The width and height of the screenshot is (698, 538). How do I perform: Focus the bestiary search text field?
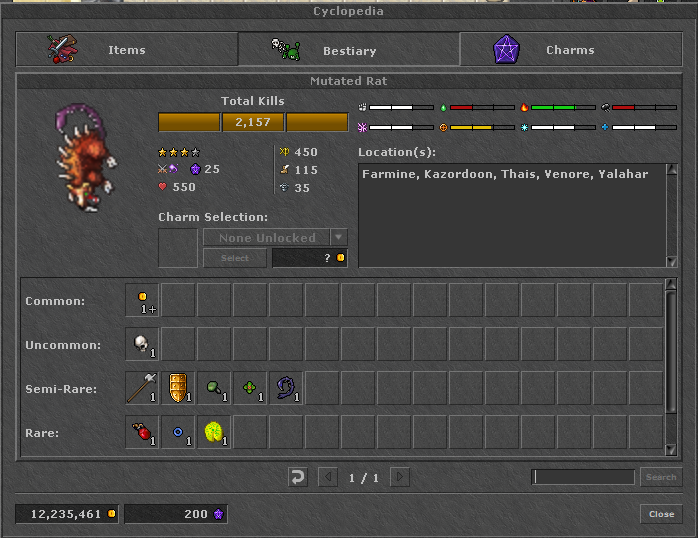584,477
